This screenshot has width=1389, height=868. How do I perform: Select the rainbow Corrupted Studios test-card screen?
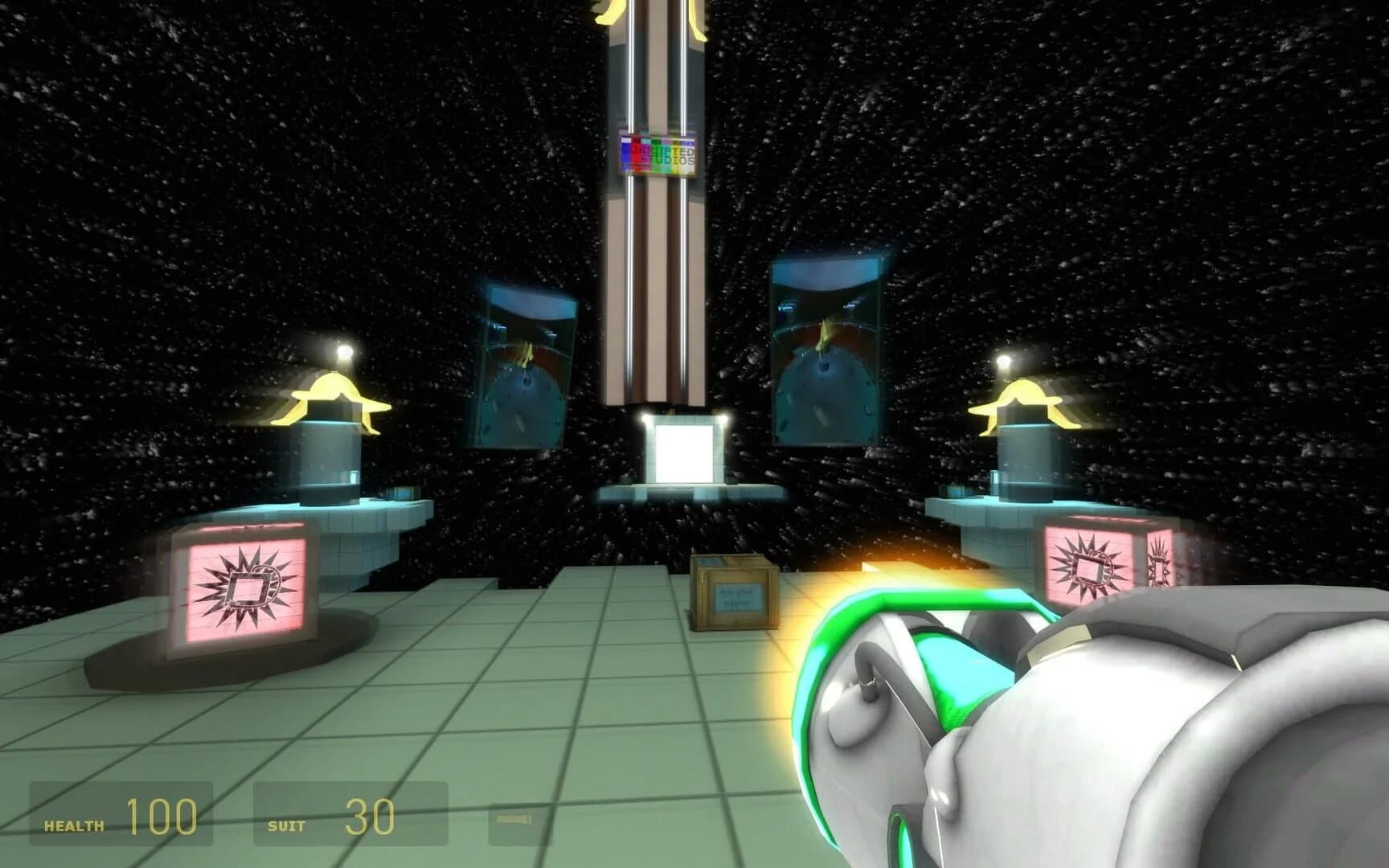[659, 155]
